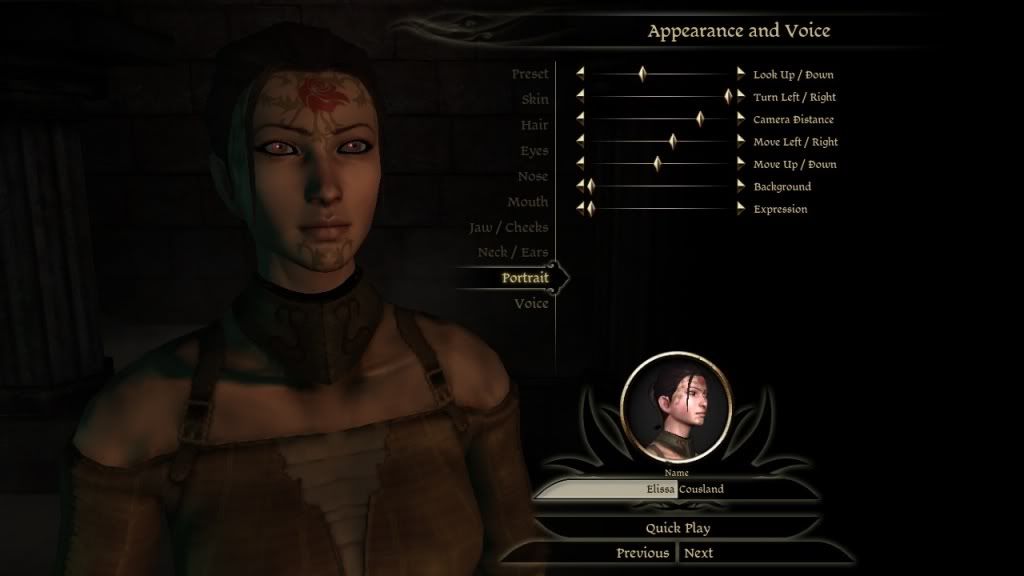
Task: Select the Hair category
Action: 534,125
